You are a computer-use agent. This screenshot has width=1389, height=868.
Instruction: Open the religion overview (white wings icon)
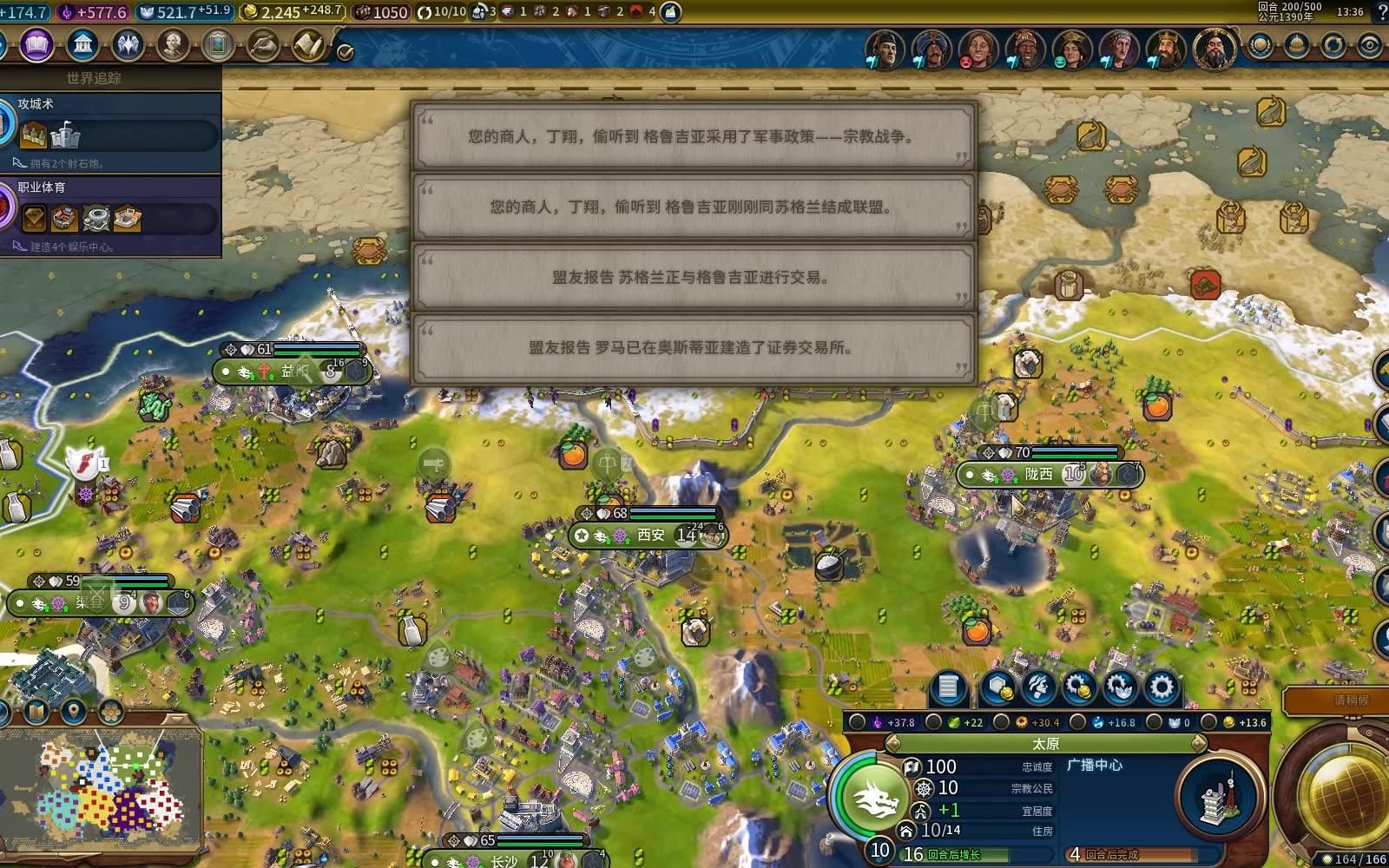[x=126, y=45]
